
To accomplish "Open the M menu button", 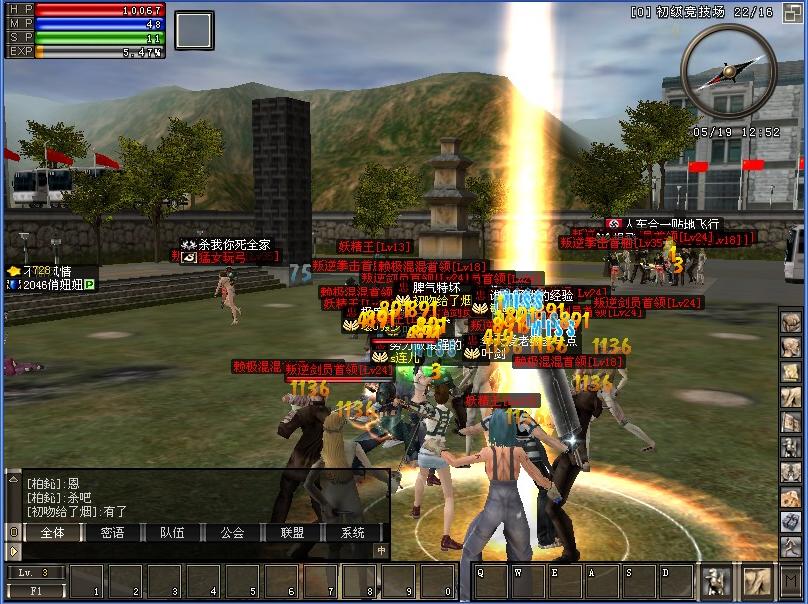I will tap(790, 579).
